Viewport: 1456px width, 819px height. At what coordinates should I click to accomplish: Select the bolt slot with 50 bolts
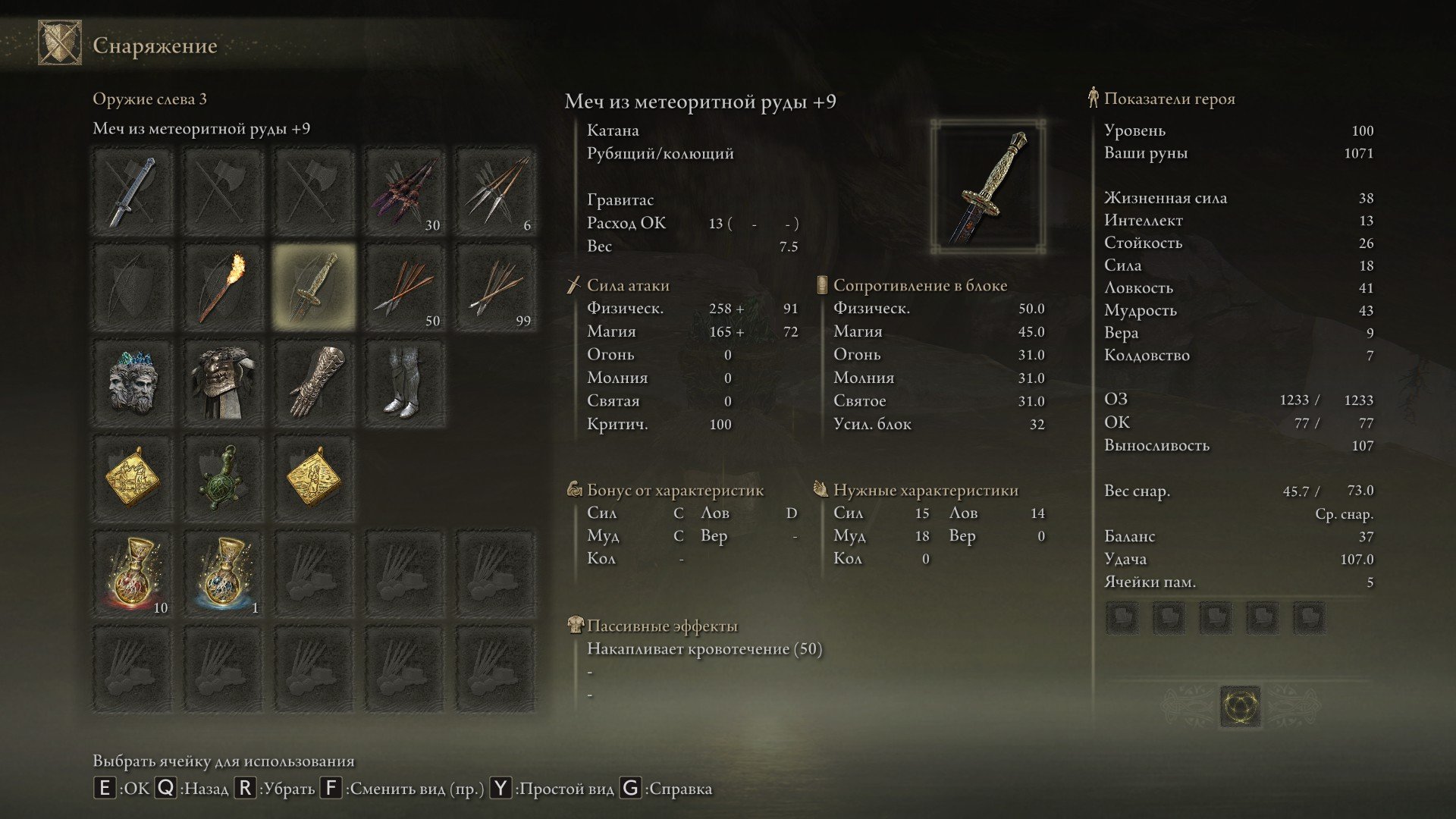pyautogui.click(x=405, y=287)
